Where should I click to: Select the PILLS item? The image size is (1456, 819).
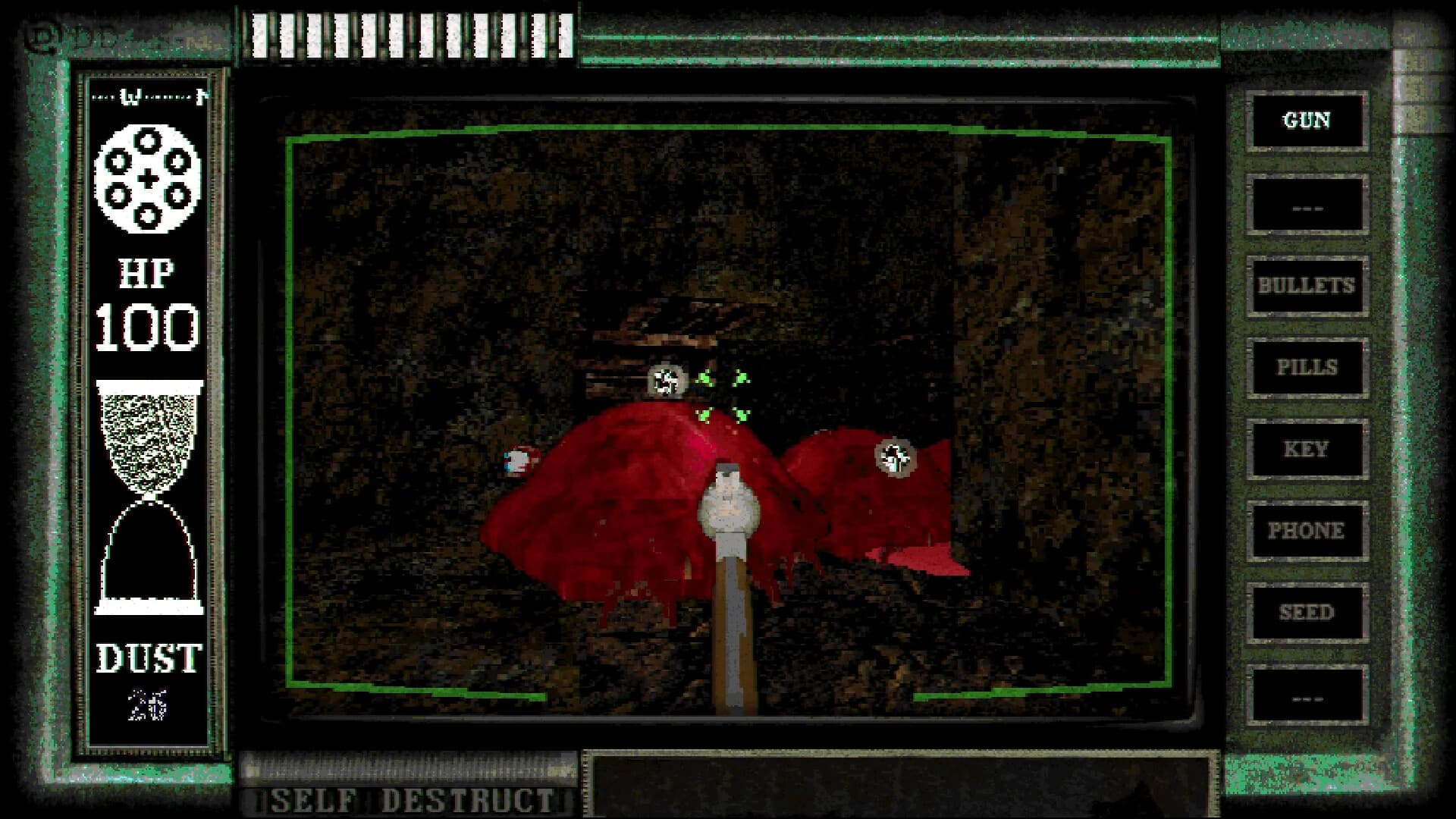click(1306, 368)
